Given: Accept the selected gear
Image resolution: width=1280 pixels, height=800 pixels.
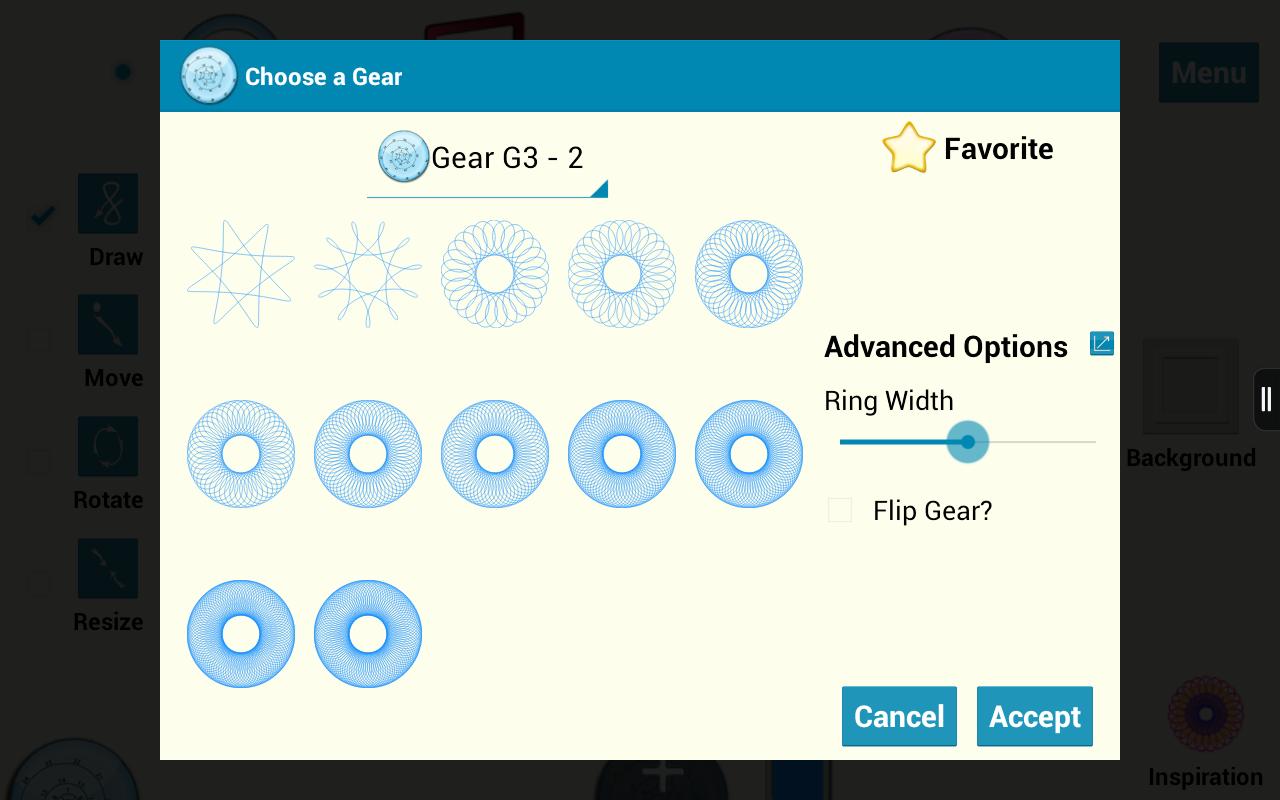Looking at the screenshot, I should [1034, 716].
